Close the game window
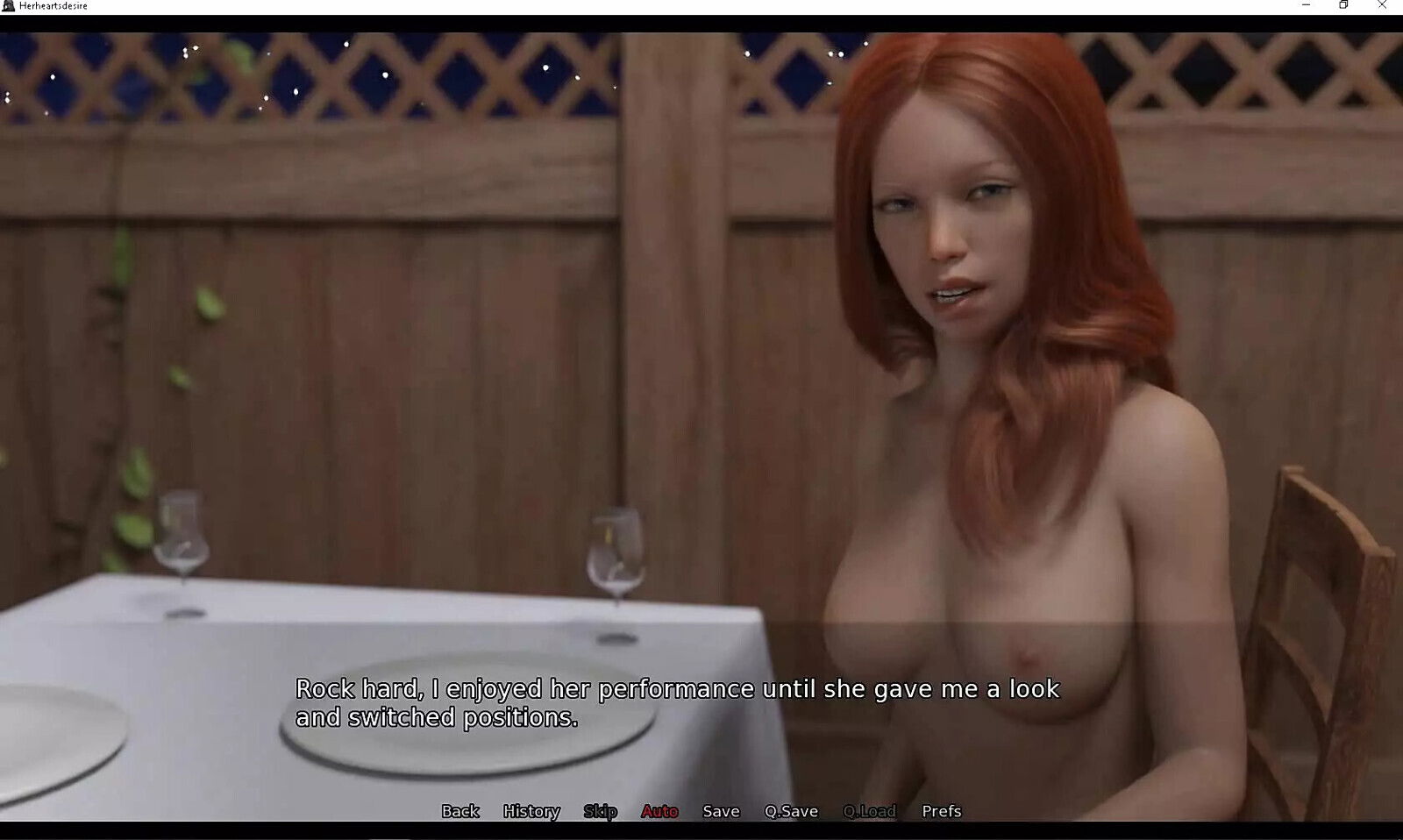 (1382, 5)
